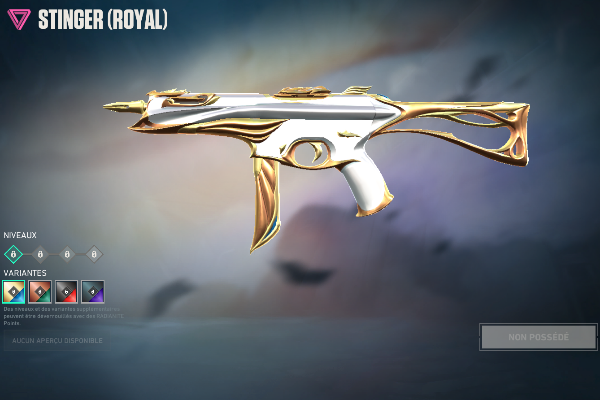Pick the black and red variant swatch

(x=66, y=291)
